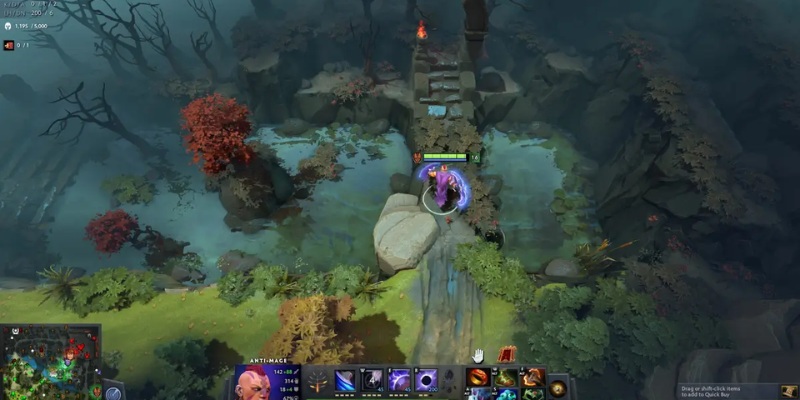Select the green item in second inventory slot
Viewport: 800px width, 400px height.
coord(507,377)
